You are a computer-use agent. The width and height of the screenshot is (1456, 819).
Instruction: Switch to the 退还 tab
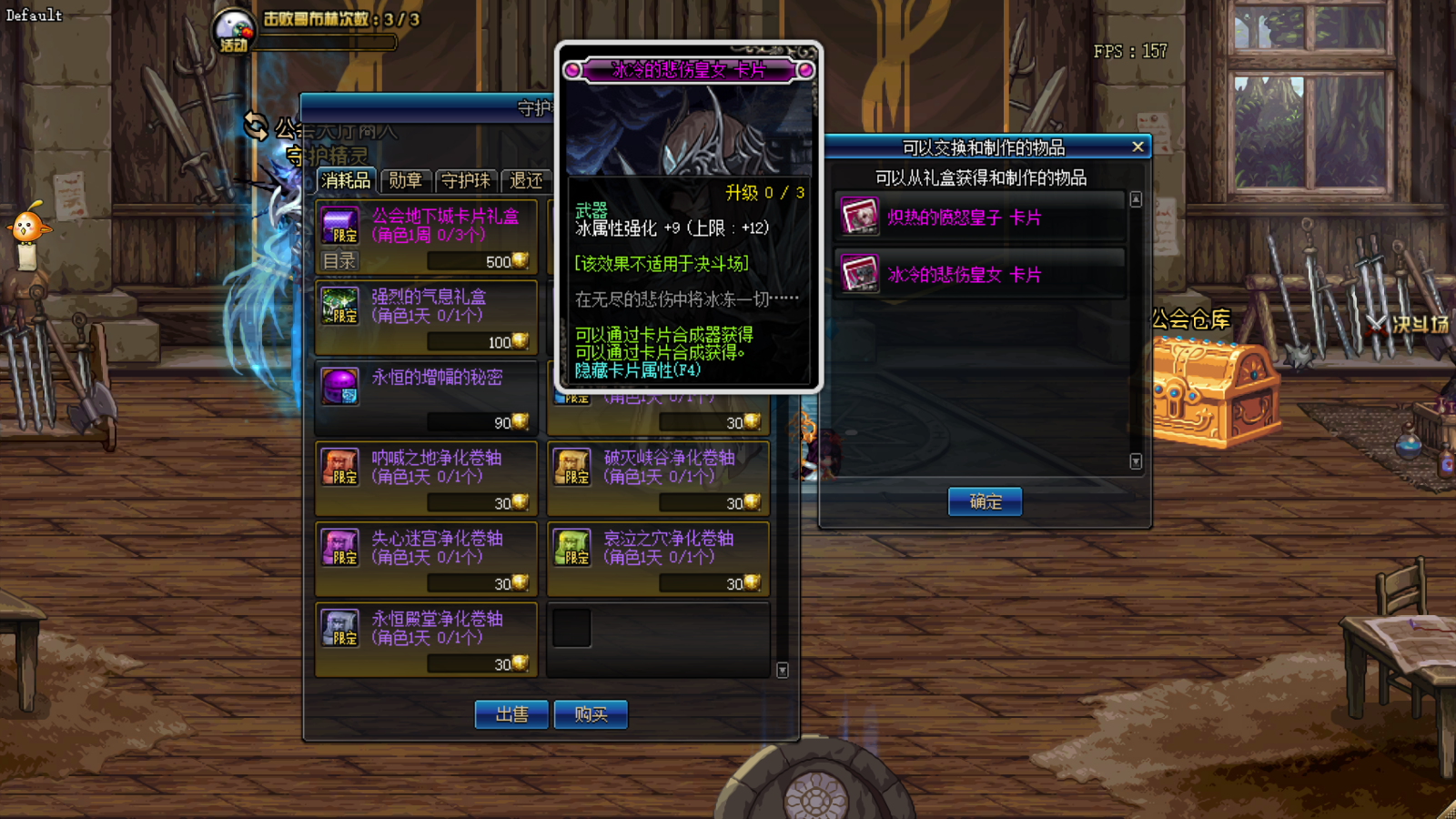point(526,180)
